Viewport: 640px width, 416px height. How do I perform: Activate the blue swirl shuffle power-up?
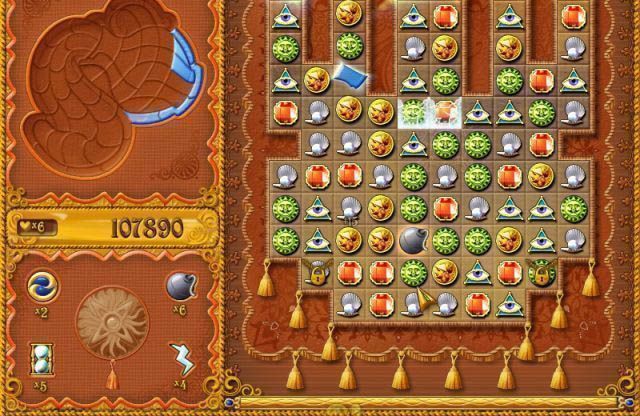pos(40,285)
